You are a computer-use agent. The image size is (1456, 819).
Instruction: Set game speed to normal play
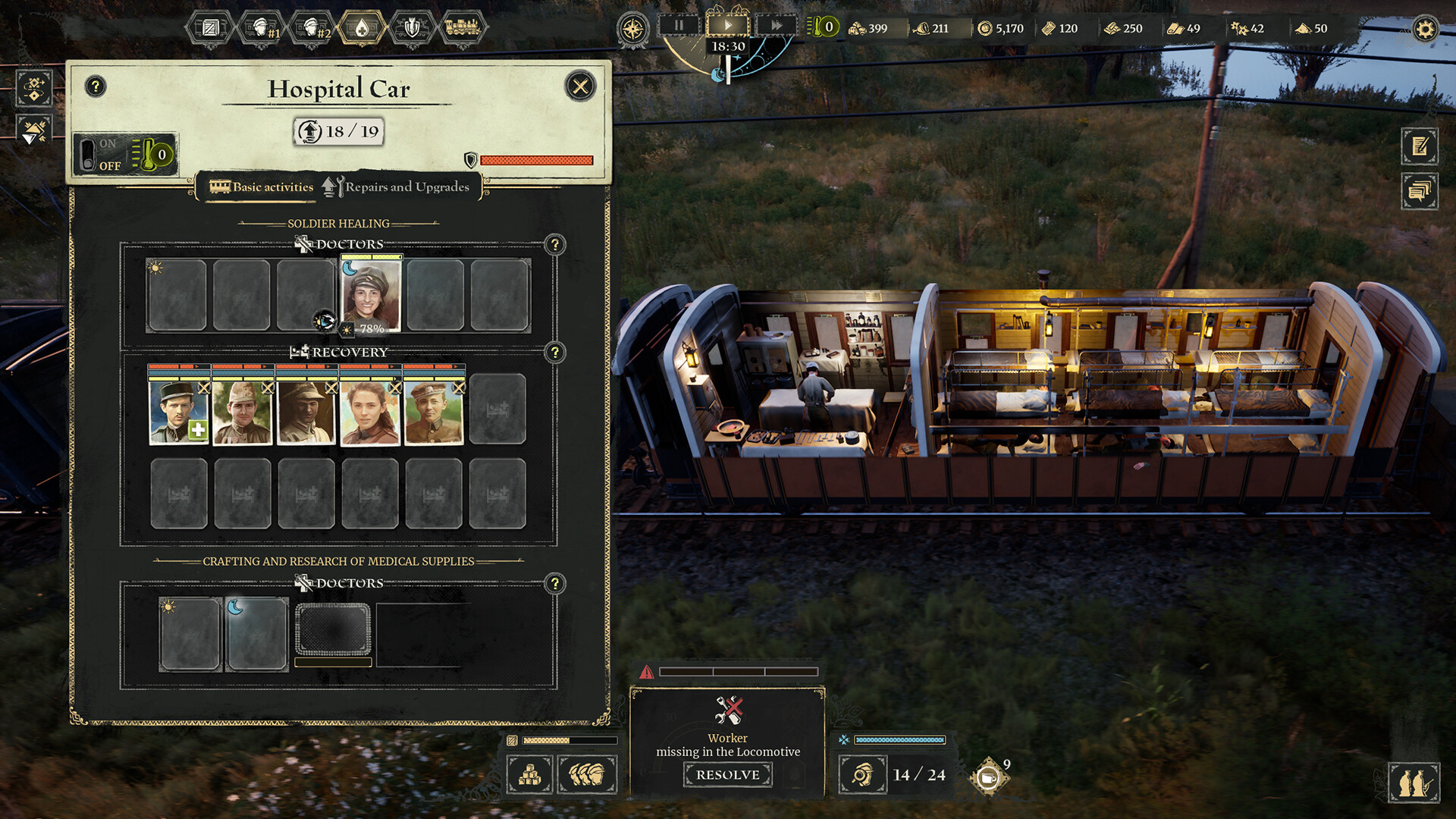click(x=727, y=26)
